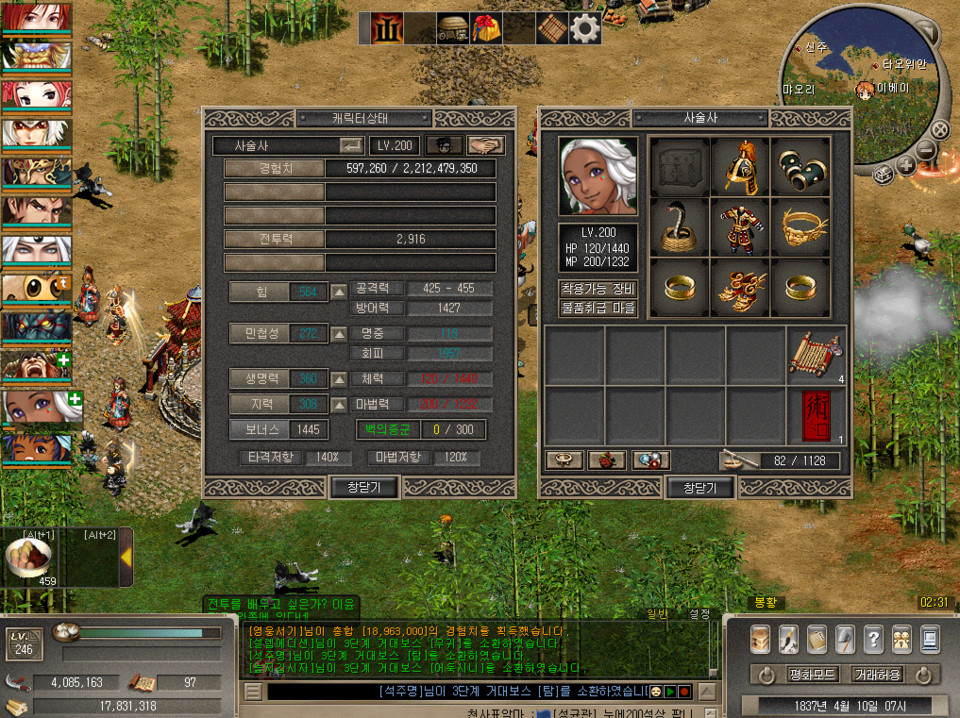Select the white-haired sorcerer party portrait
The image size is (960, 718).
[36, 407]
